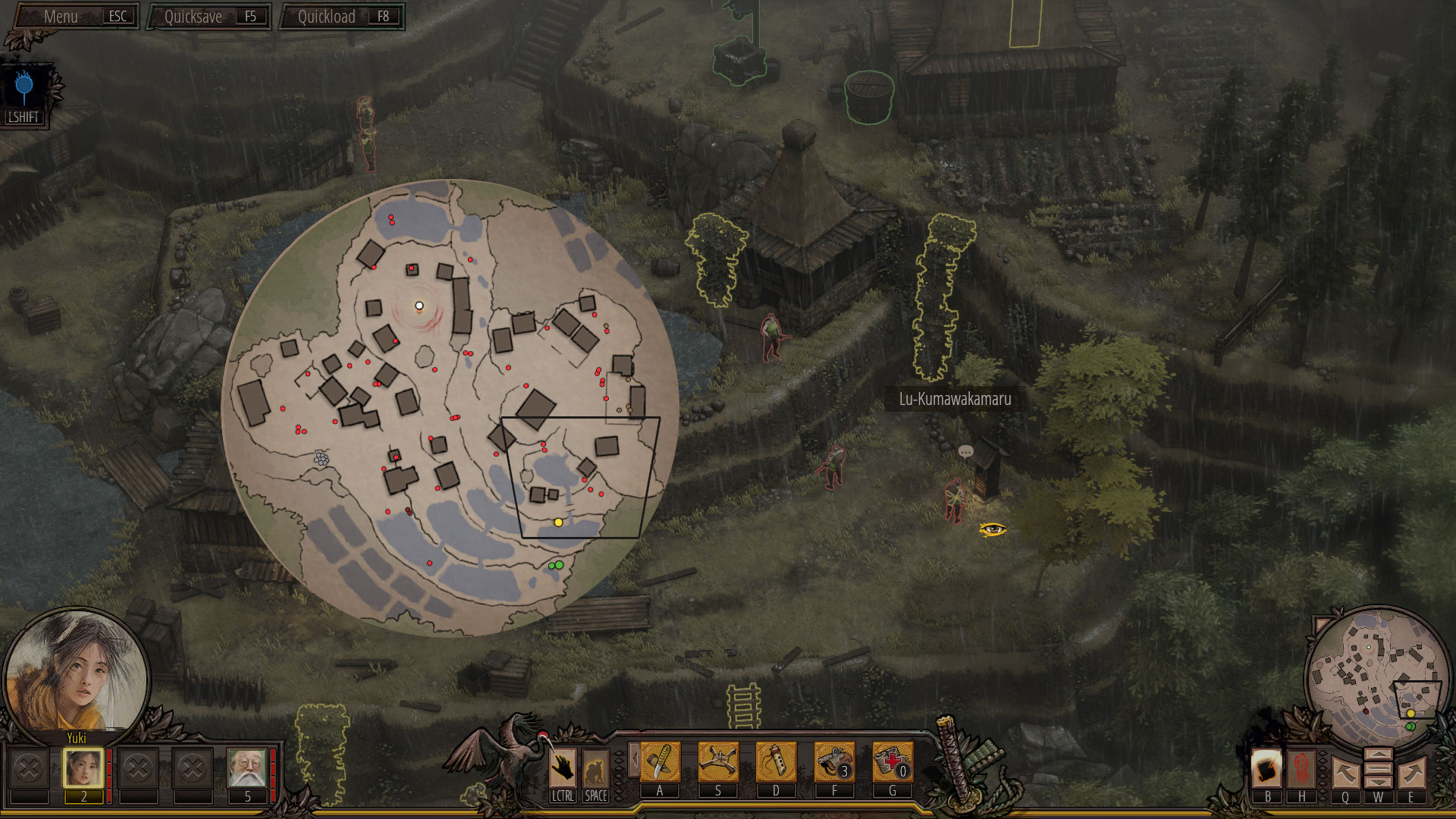The width and height of the screenshot is (1456, 819).
Task: Toggle the blue Shadow Mode icon
Action: (x=24, y=89)
